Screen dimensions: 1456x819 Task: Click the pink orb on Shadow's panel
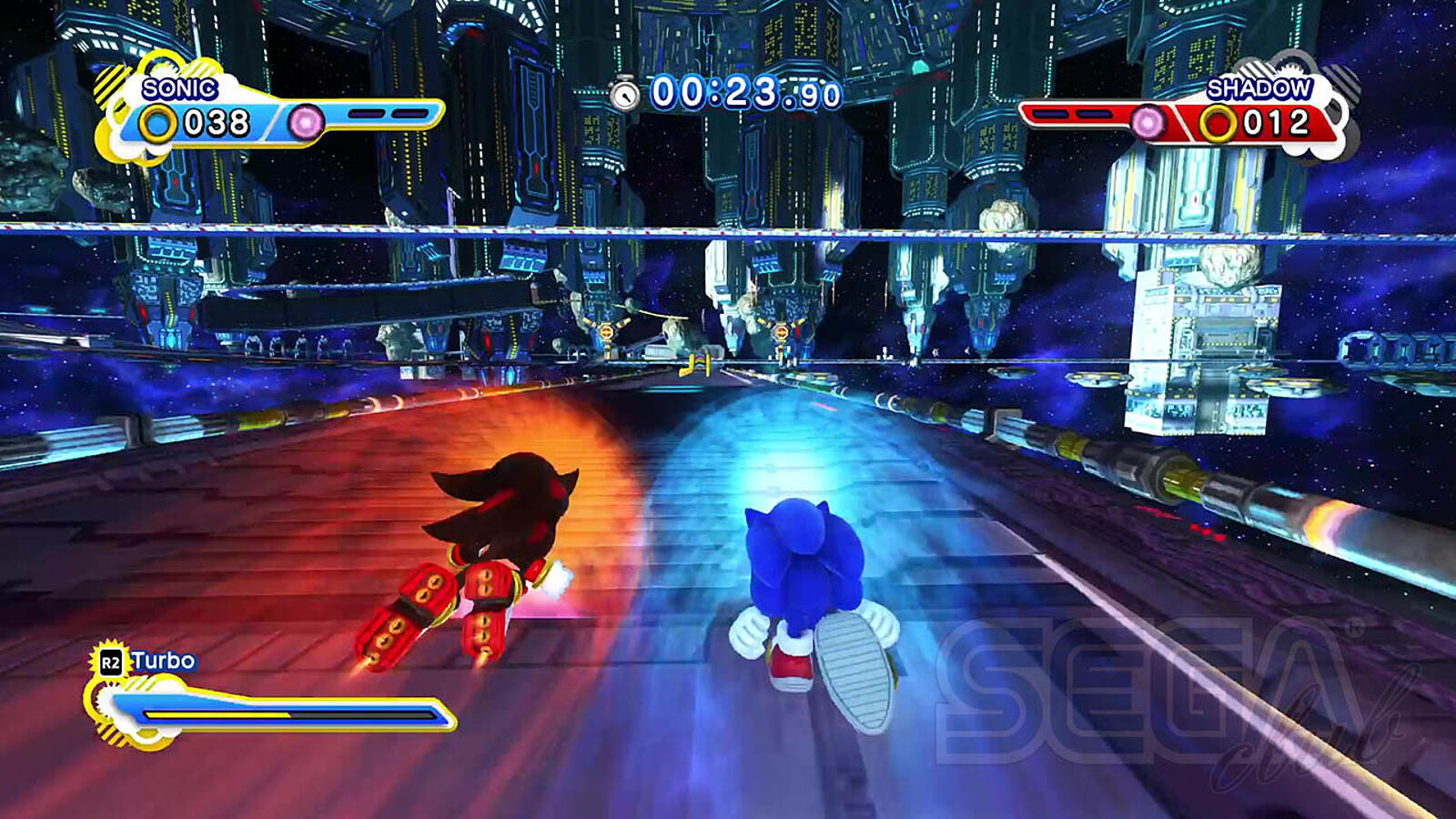(1148, 122)
